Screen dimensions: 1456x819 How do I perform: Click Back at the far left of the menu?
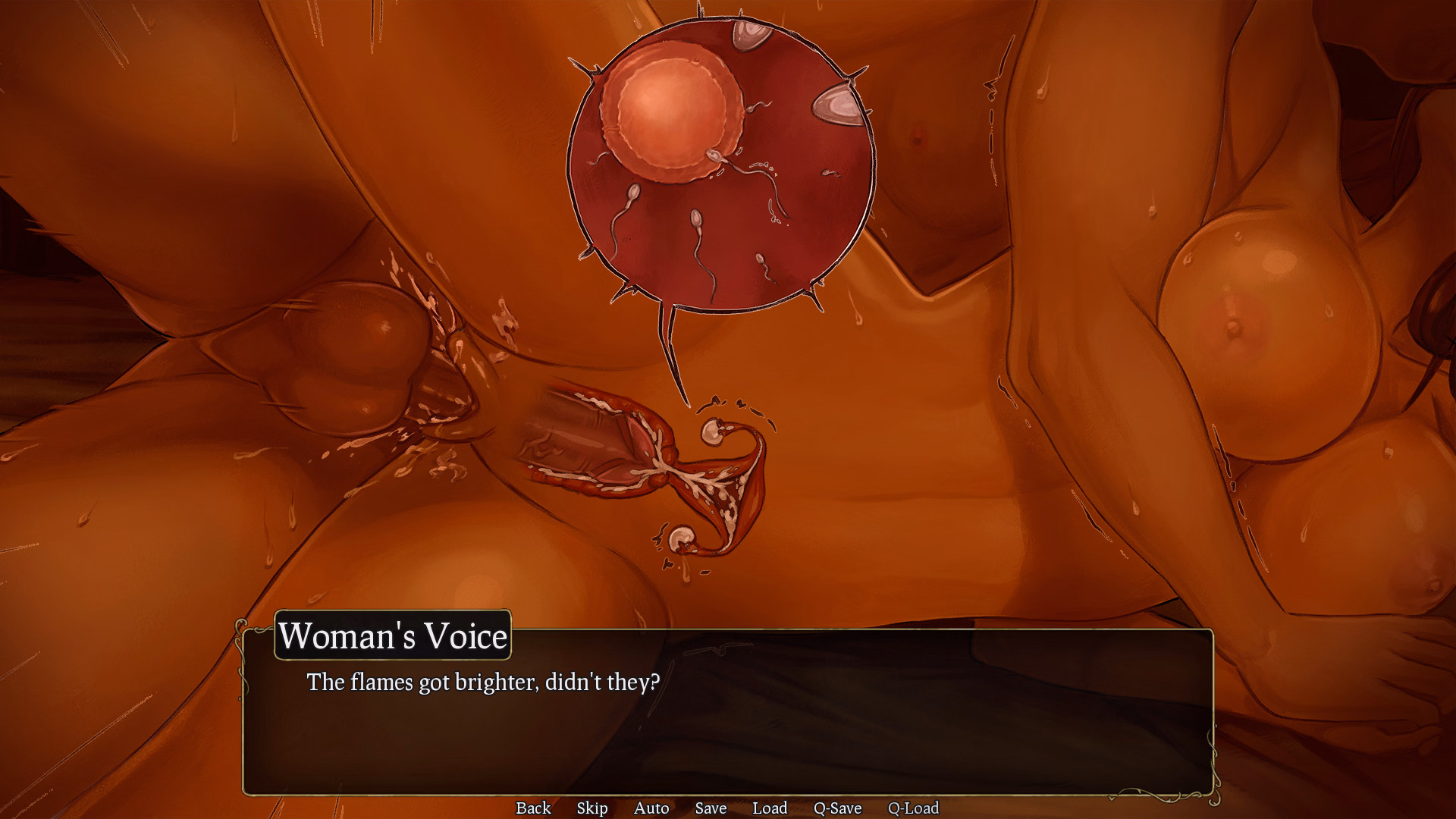533,808
